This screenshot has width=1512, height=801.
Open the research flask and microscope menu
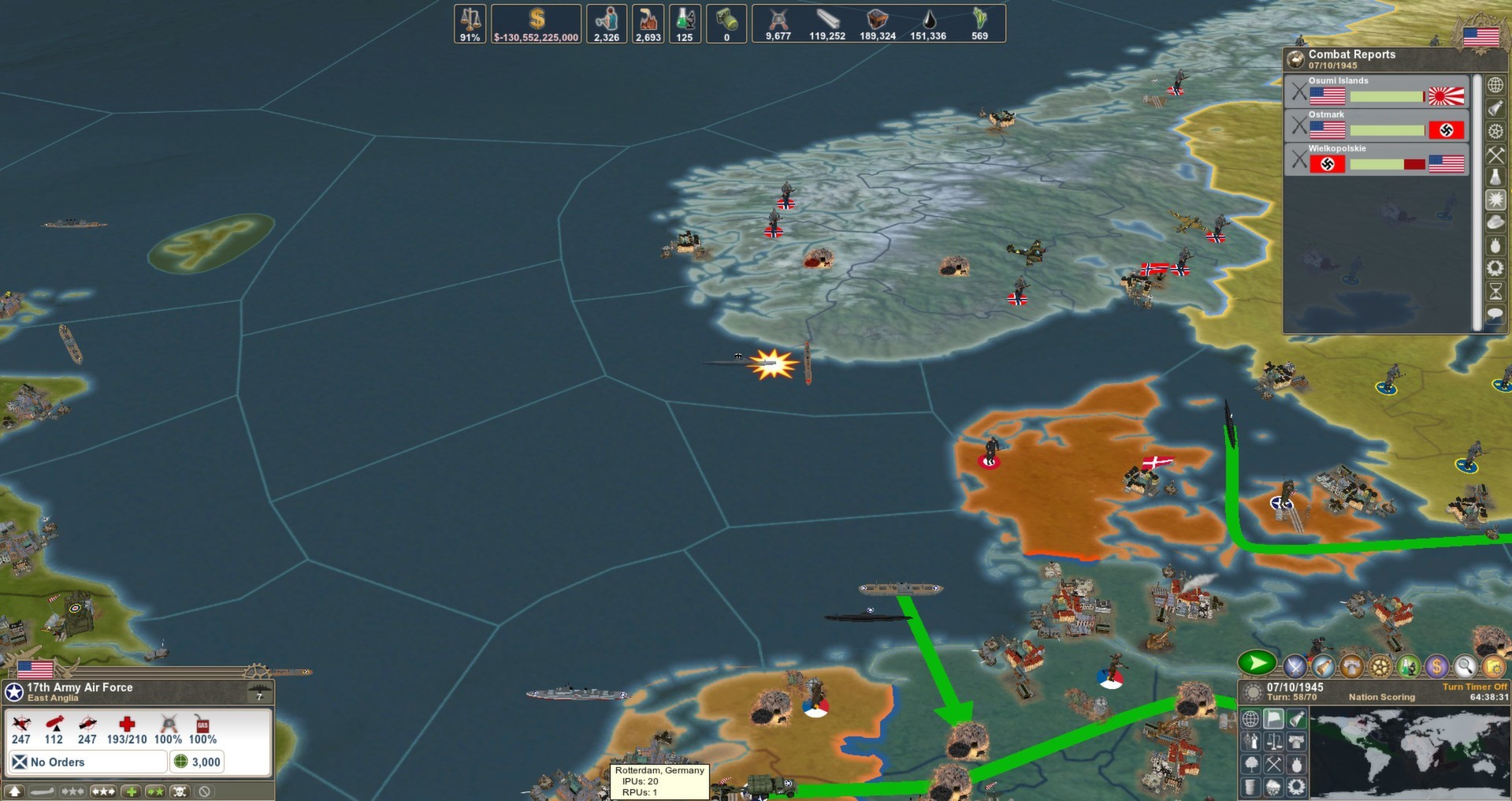pos(1409,667)
